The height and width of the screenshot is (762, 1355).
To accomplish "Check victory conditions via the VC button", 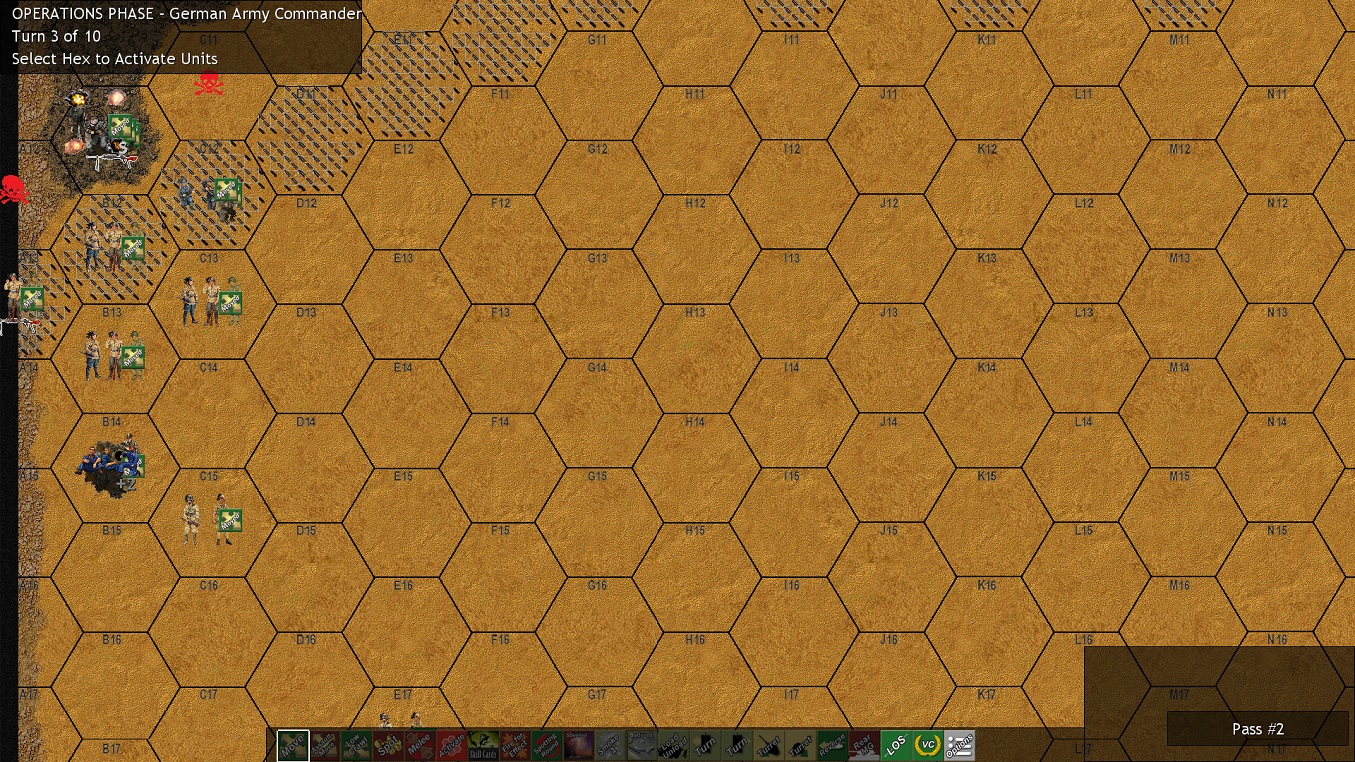I will click(x=926, y=744).
